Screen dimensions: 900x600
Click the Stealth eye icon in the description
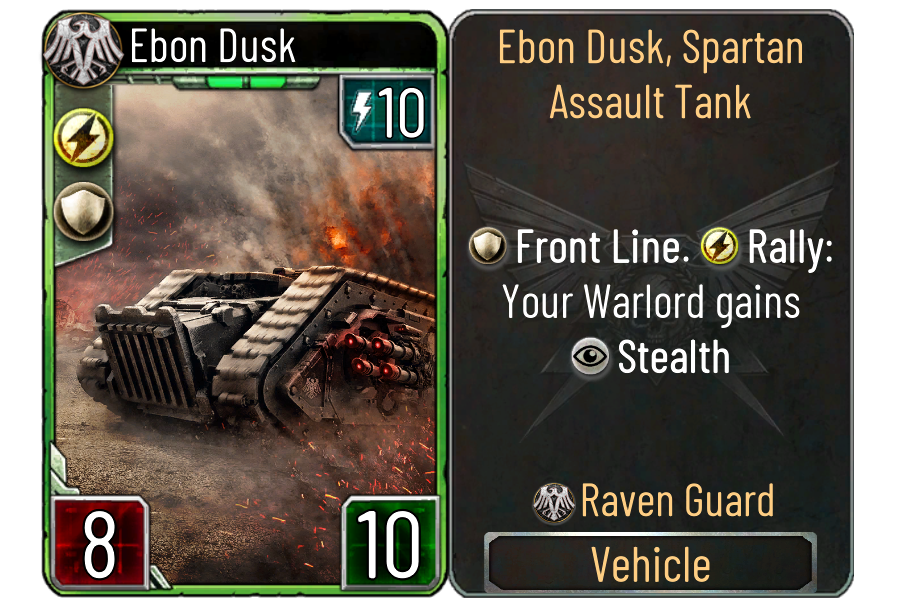591,358
